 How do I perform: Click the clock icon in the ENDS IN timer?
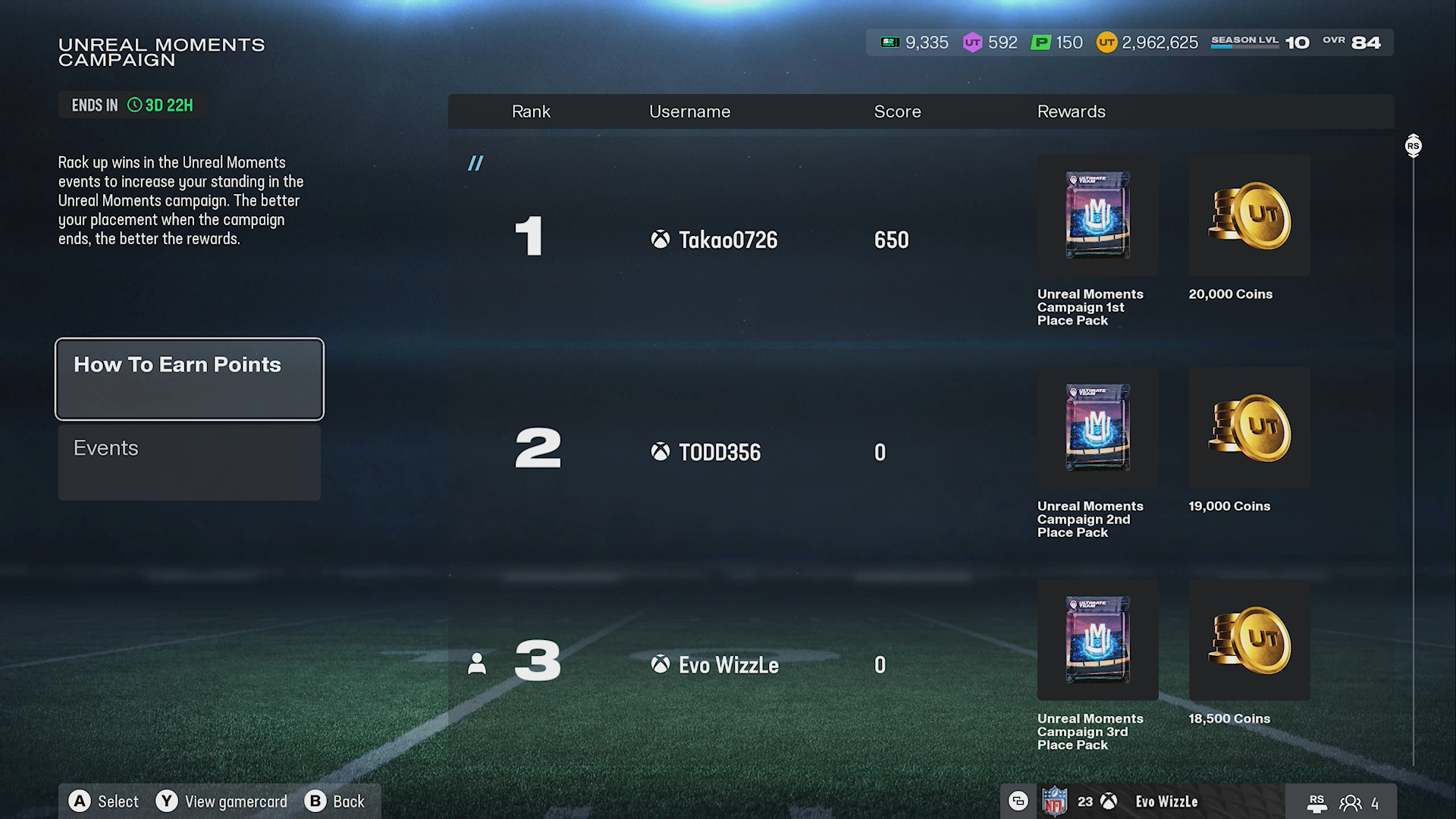tap(133, 105)
